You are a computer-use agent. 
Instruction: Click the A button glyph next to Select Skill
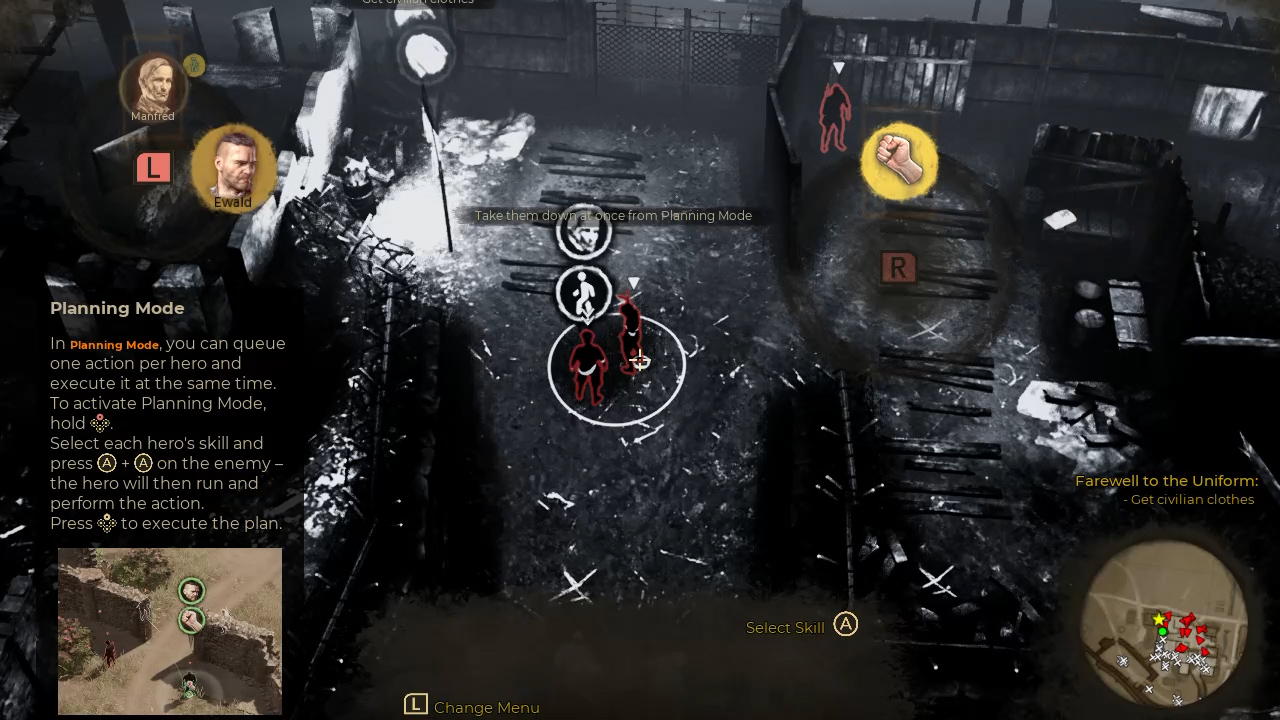tap(845, 624)
